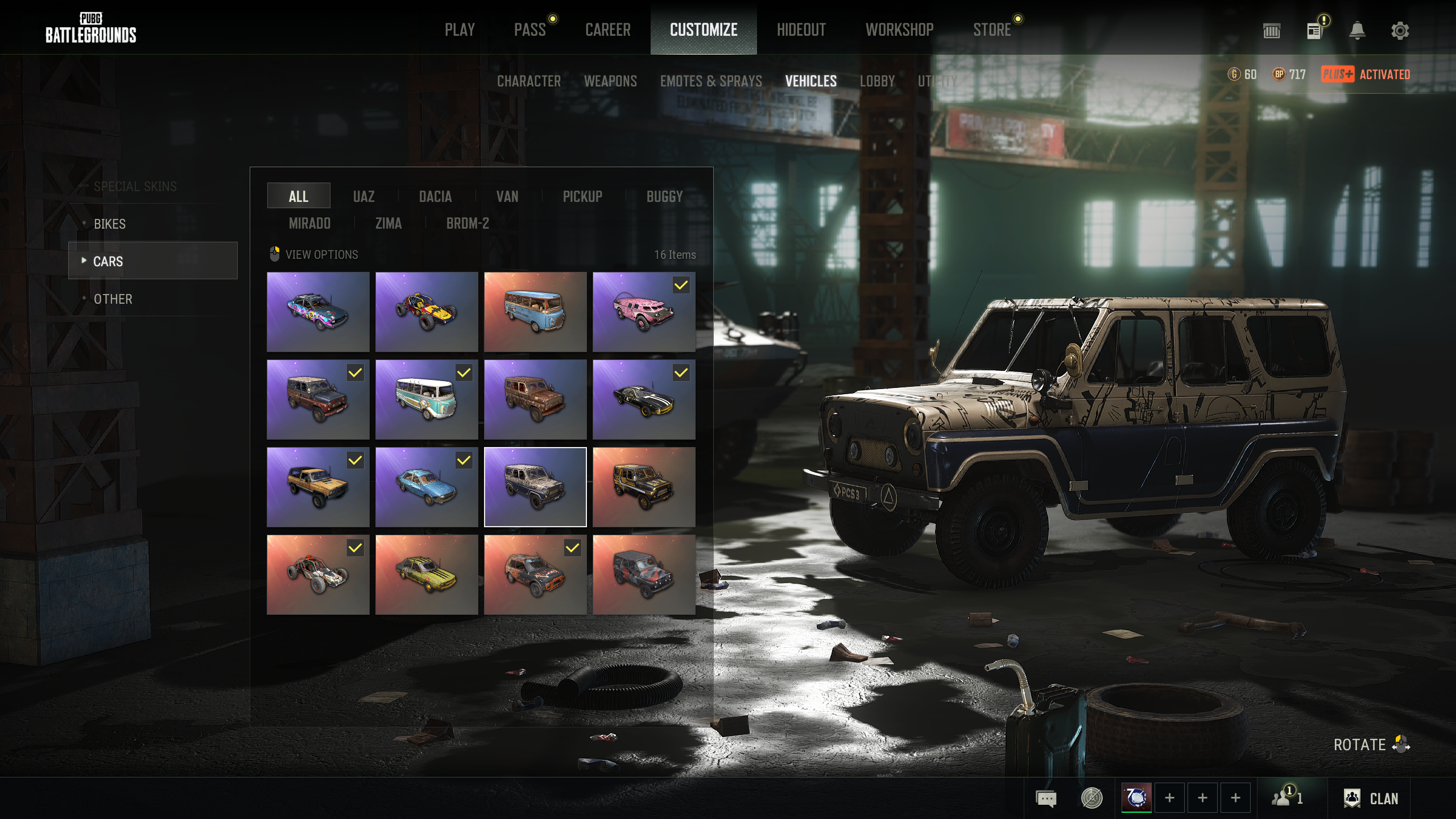The height and width of the screenshot is (819, 1456).
Task: Go to the Career section
Action: coord(608,30)
